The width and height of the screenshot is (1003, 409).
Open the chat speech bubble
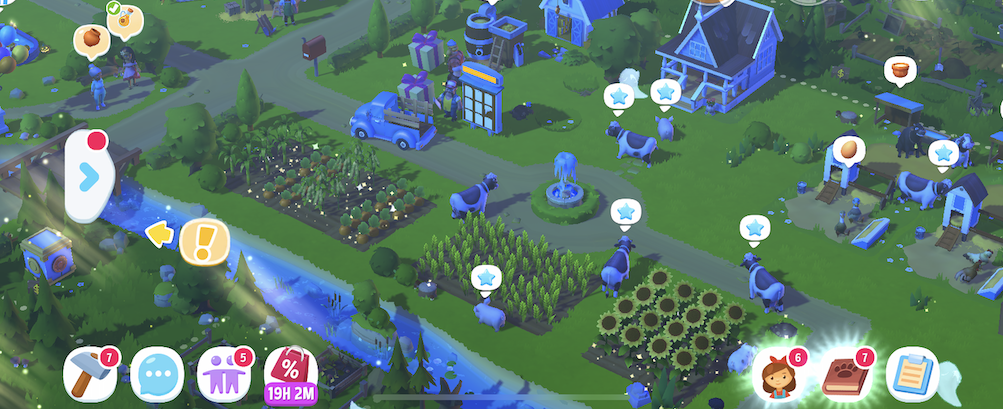click(x=156, y=375)
